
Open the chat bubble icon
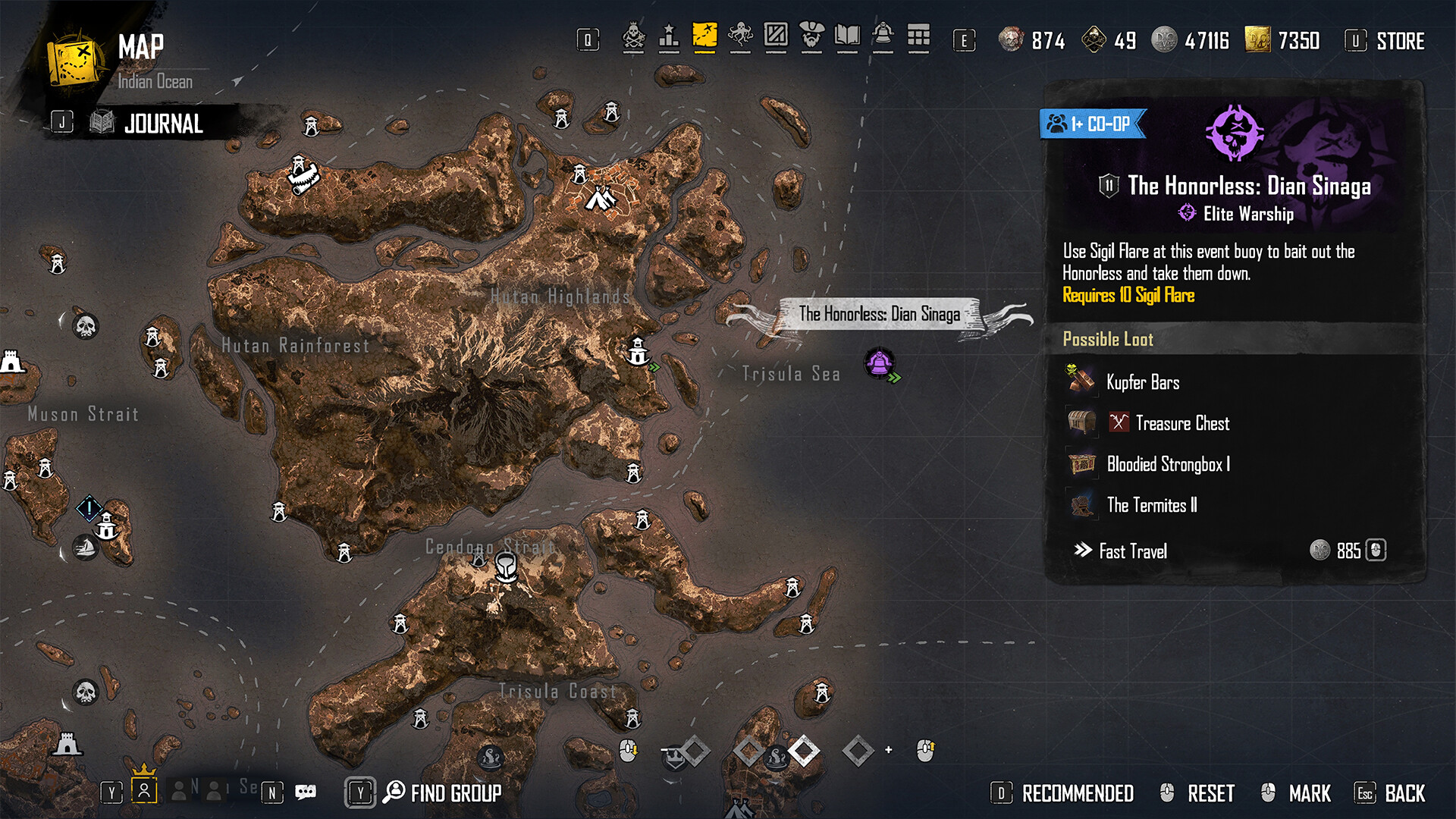[x=306, y=792]
